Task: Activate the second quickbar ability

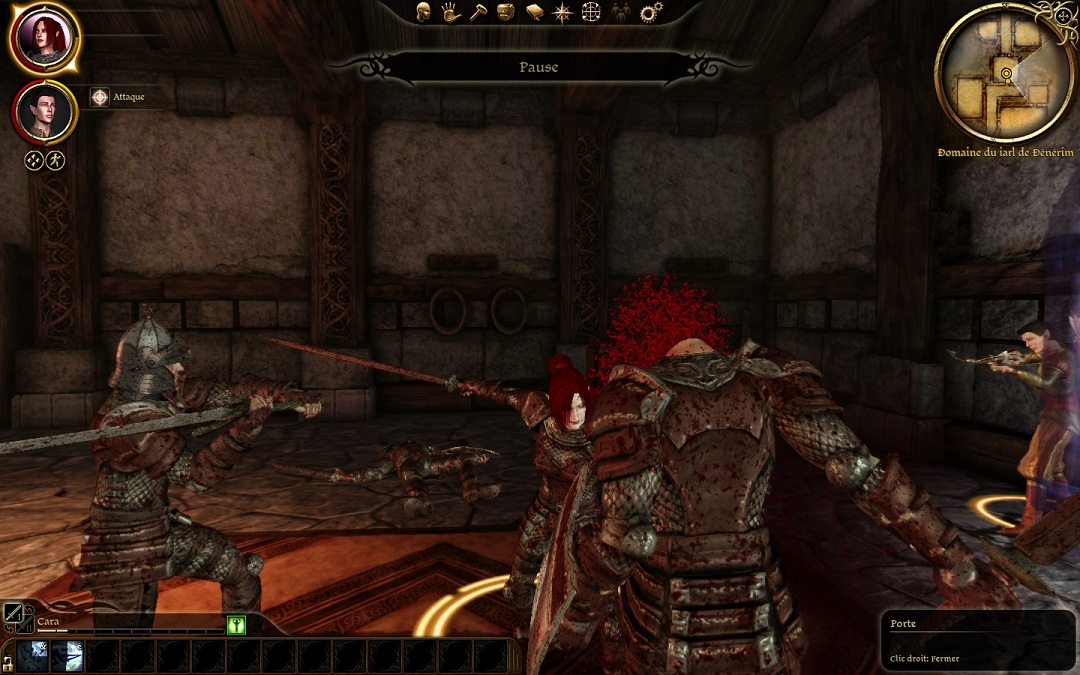Action: [x=67, y=656]
